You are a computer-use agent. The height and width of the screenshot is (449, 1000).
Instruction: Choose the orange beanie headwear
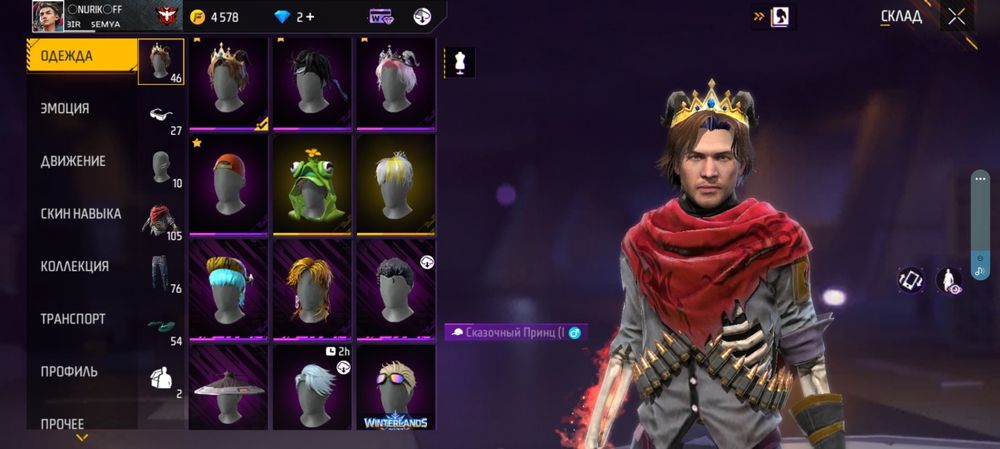coord(228,185)
